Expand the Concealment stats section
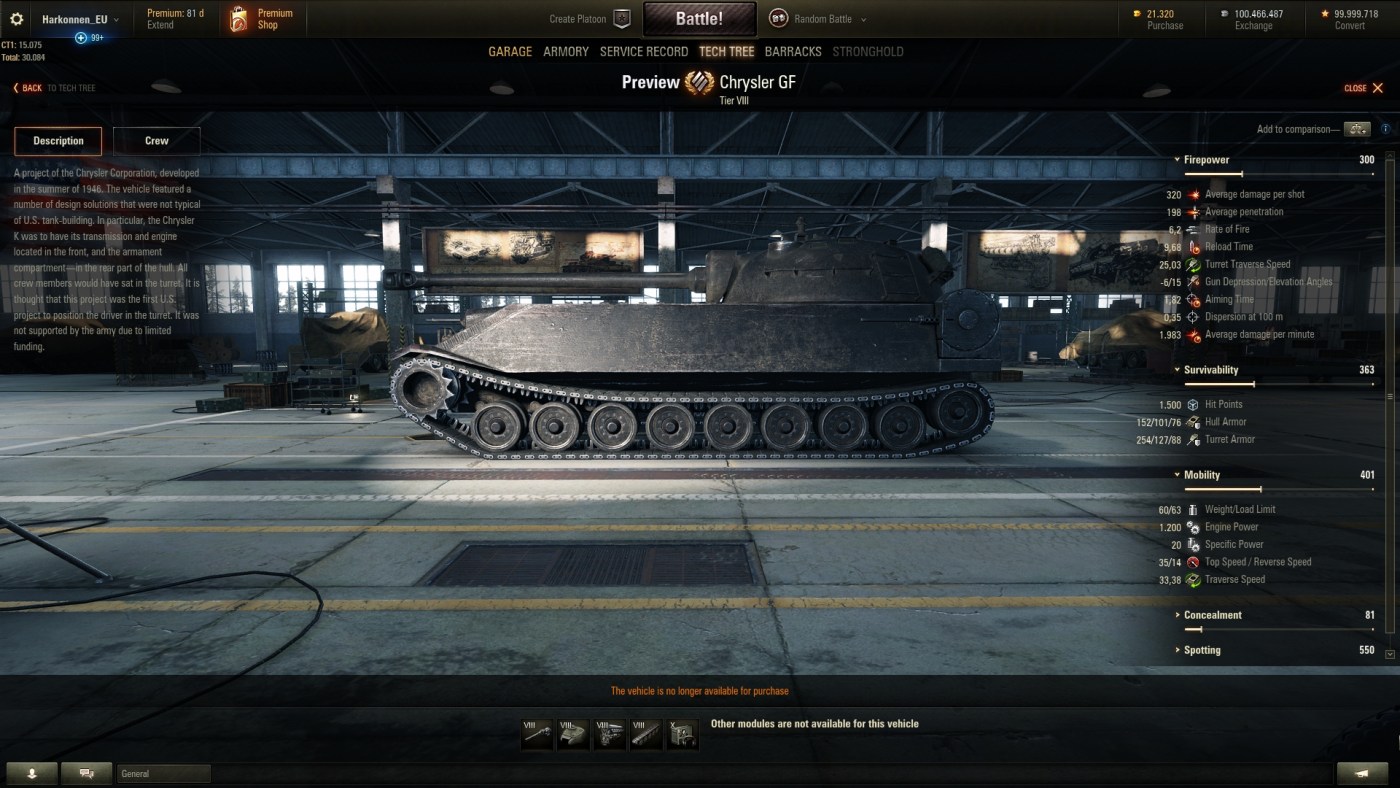The width and height of the screenshot is (1400, 788). coord(1212,615)
